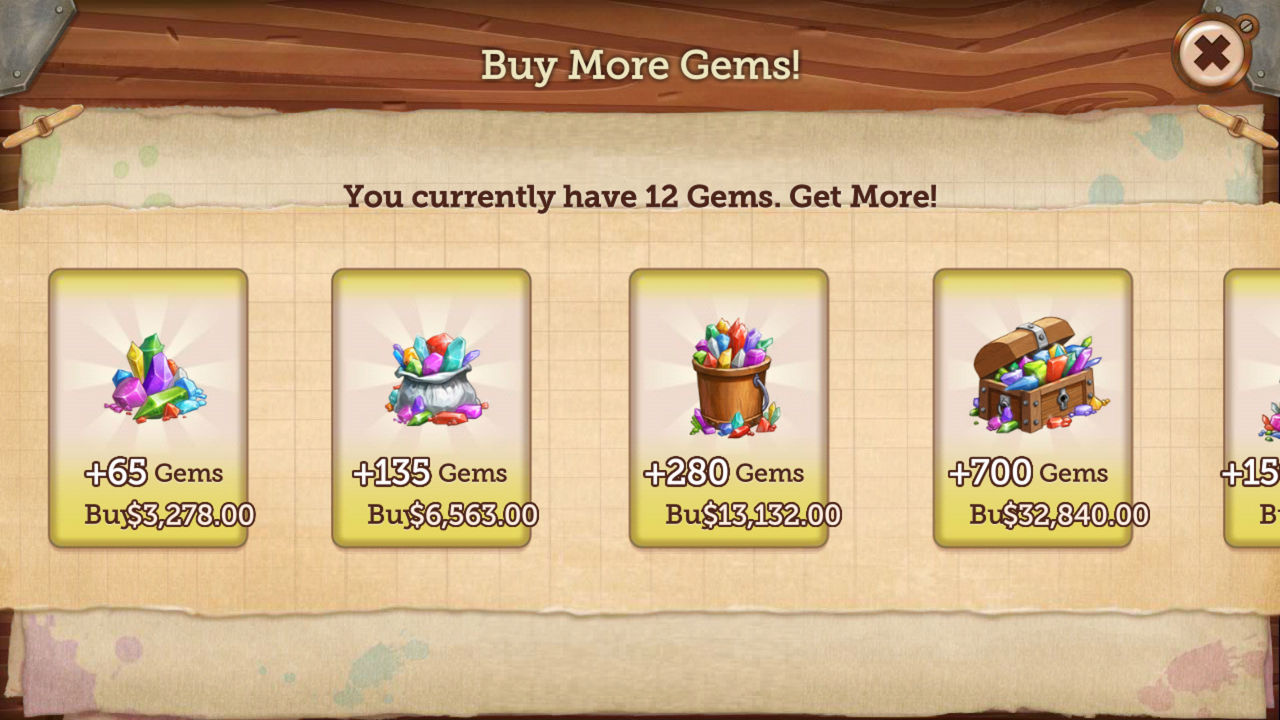The image size is (1280, 720).
Task: Click the sack of gems icon
Action: (x=432, y=375)
